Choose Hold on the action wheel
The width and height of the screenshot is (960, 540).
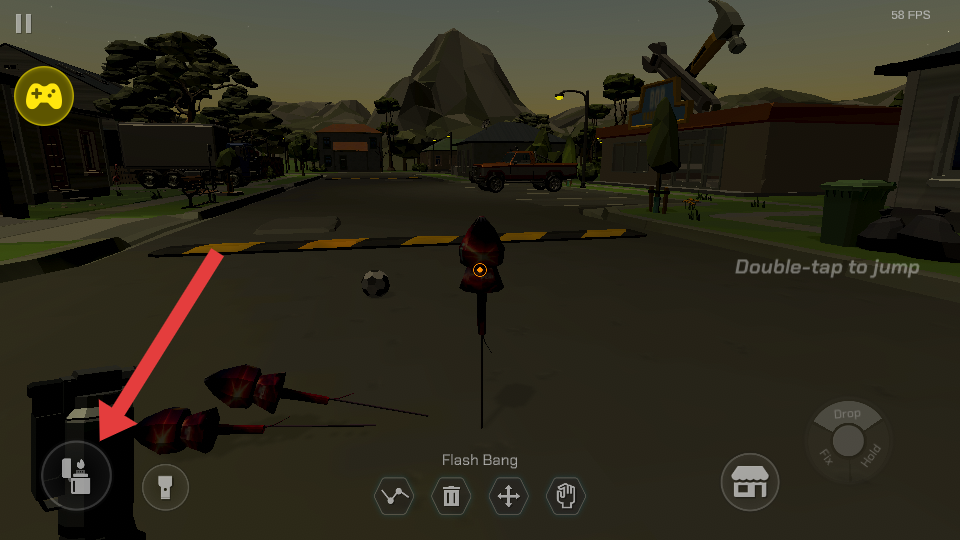[871, 455]
